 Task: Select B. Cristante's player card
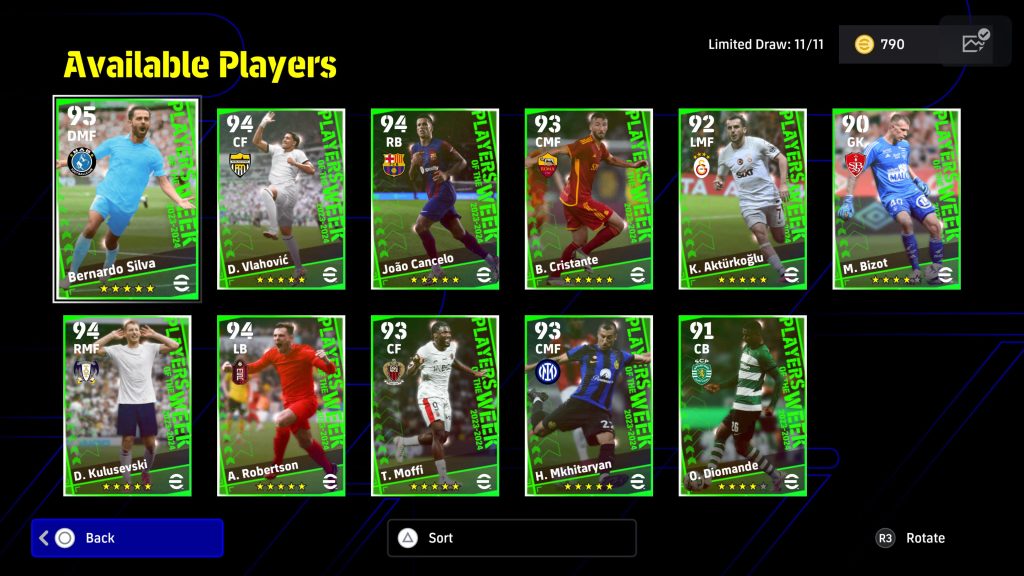click(x=589, y=199)
